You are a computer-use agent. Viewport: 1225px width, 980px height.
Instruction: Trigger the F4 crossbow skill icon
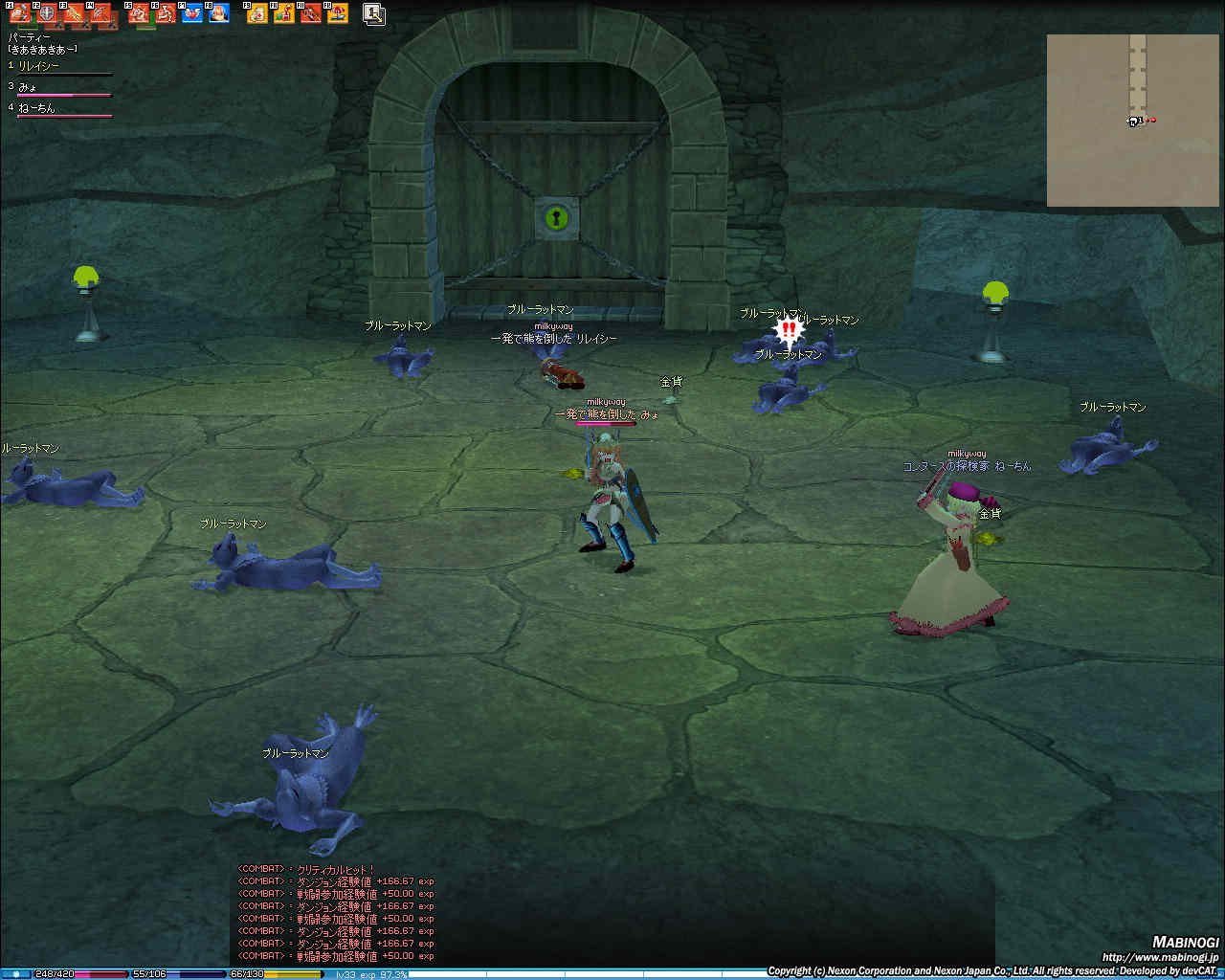[x=100, y=13]
